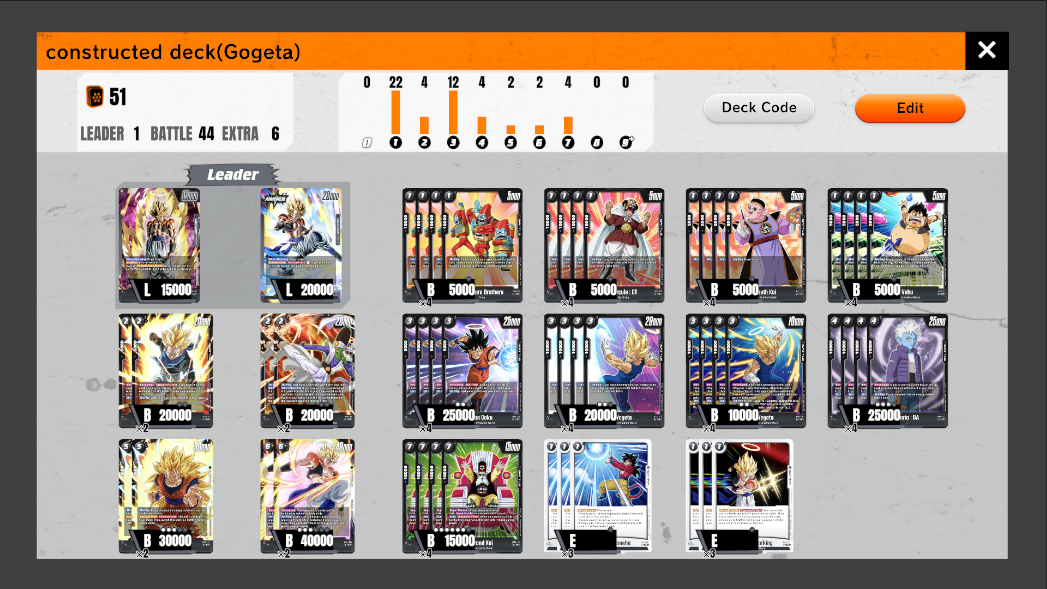Screen dimensions: 1047x589
Task: Select the 15000 power Leader card
Action: (159, 245)
